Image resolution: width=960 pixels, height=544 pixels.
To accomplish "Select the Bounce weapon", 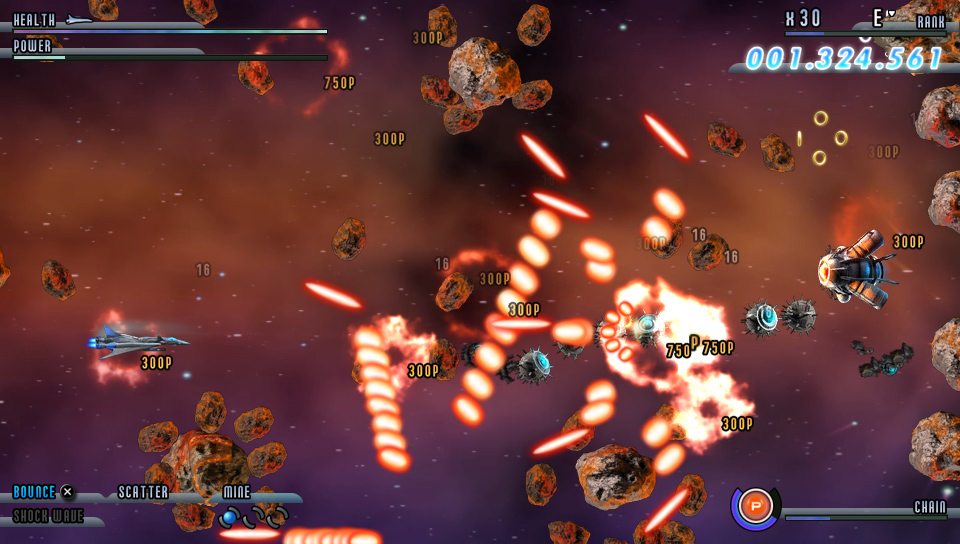I will pos(35,492).
